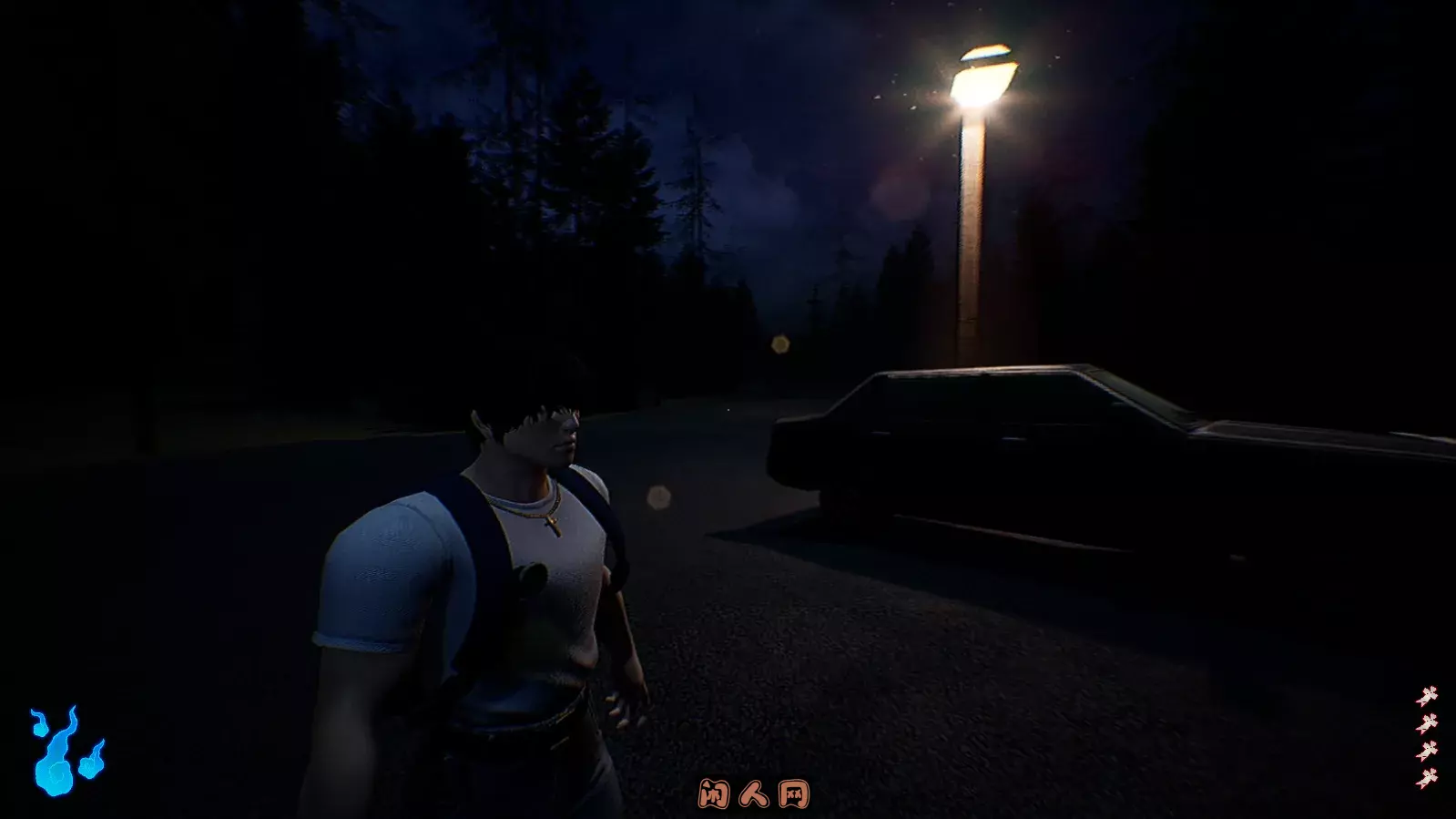
Task: Click the blue spirit flames icon
Action: point(65,752)
